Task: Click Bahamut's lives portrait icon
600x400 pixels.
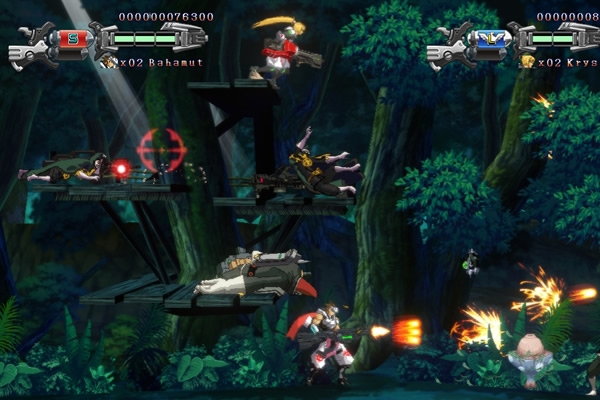Action: click(x=109, y=61)
